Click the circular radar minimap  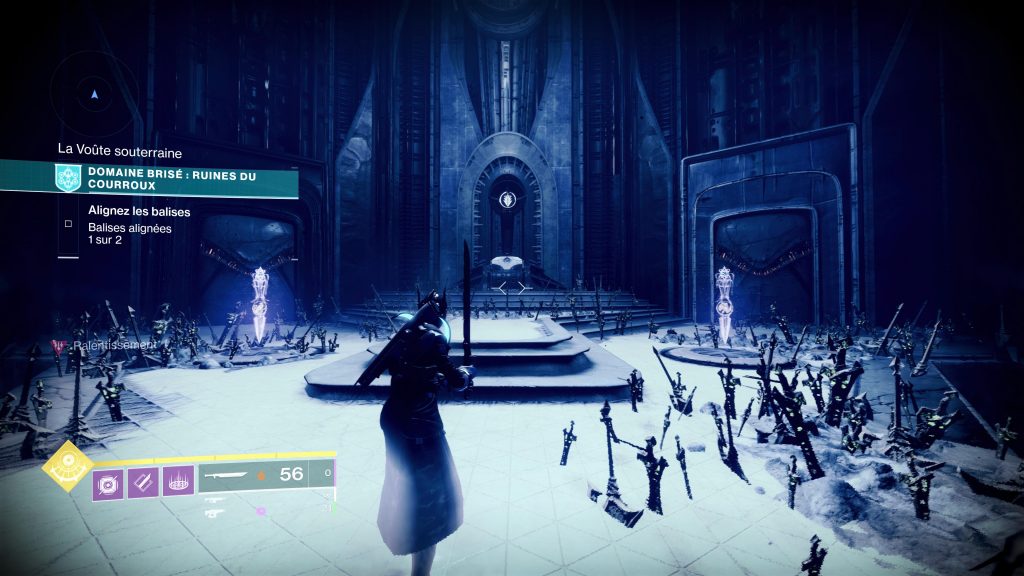[95, 94]
